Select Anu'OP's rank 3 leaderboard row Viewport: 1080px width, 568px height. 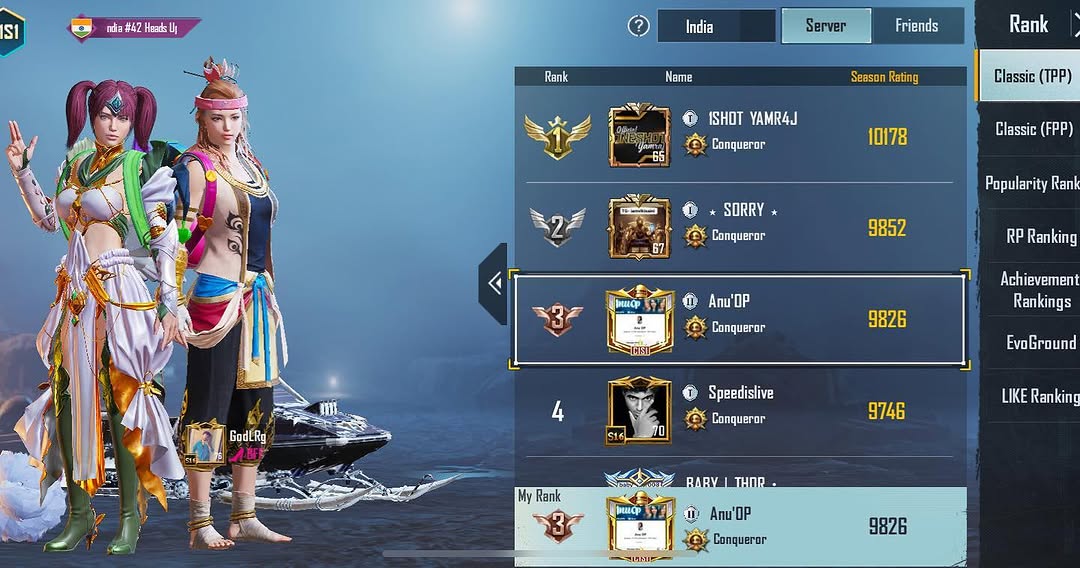(x=740, y=319)
